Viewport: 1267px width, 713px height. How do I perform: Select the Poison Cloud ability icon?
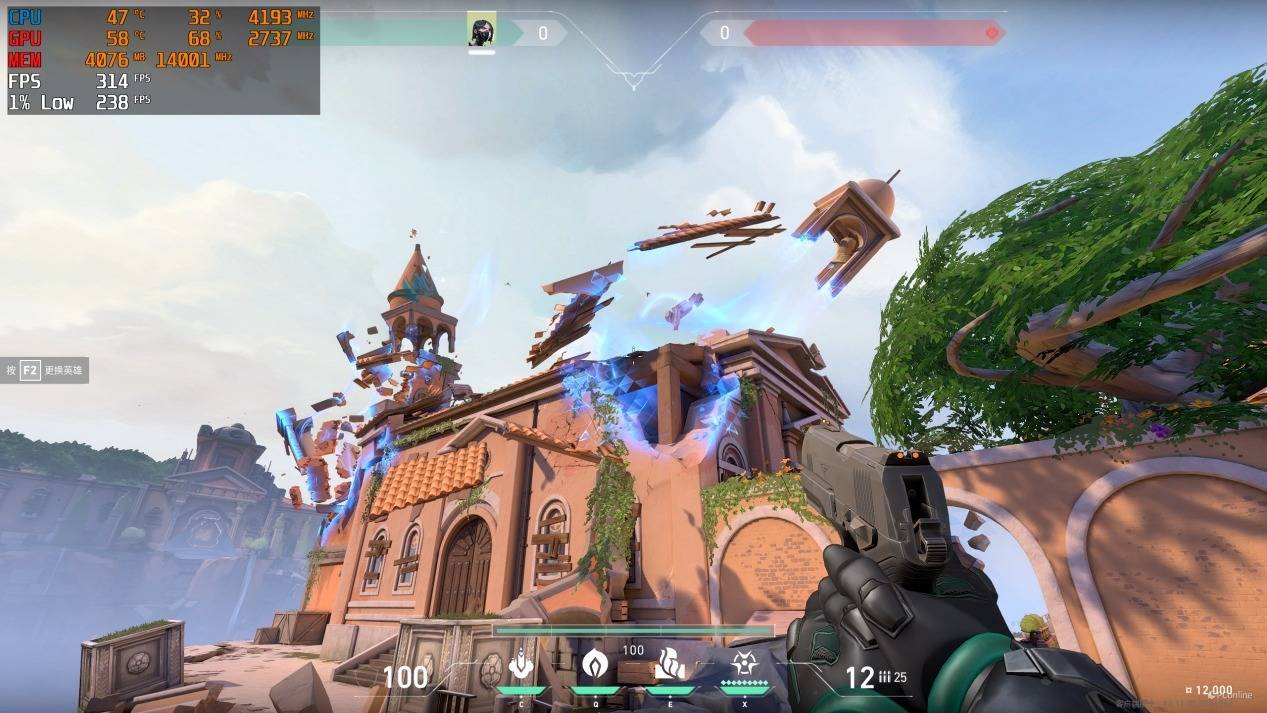click(595, 664)
